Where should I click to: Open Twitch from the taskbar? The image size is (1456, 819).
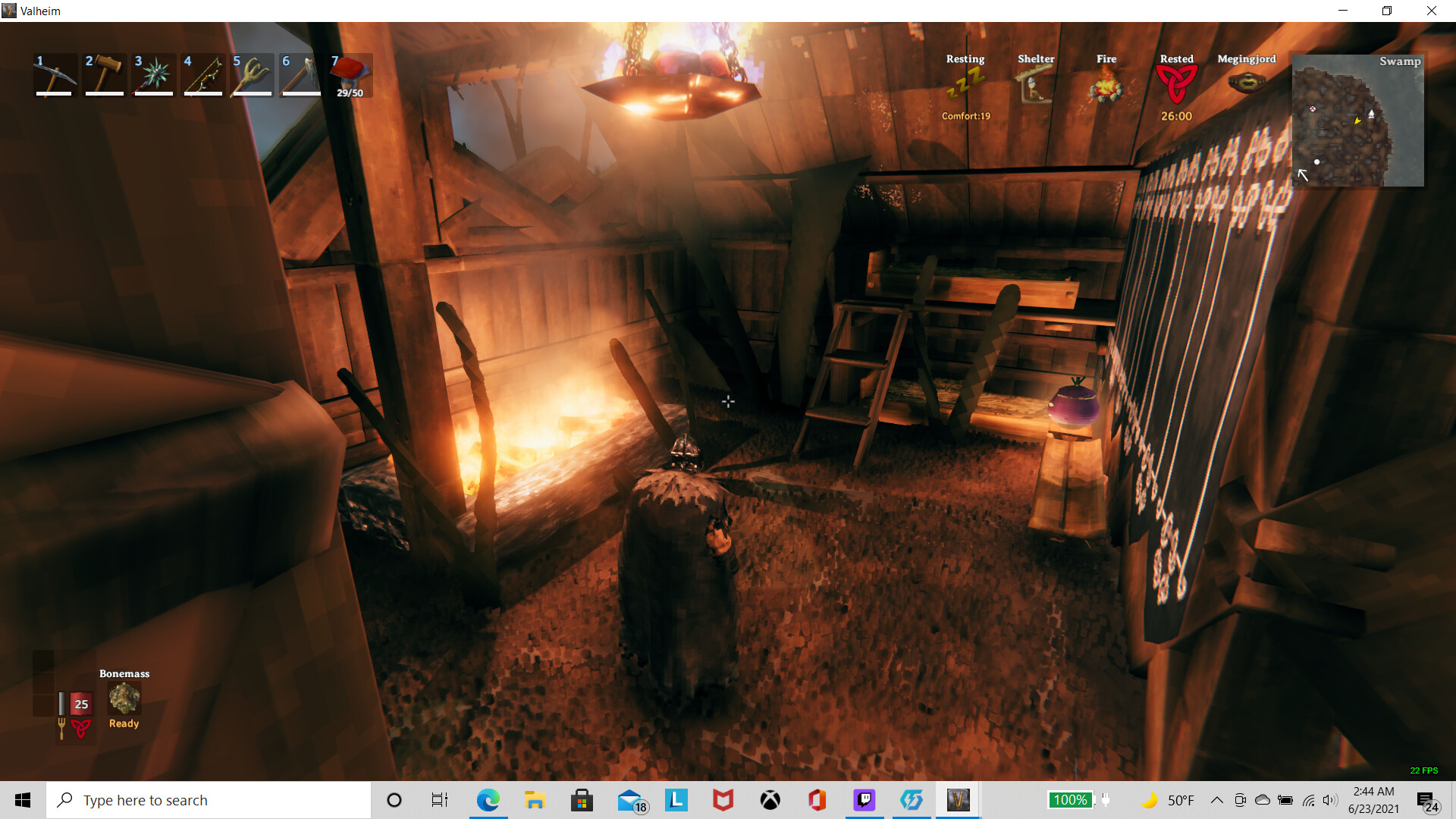864,799
